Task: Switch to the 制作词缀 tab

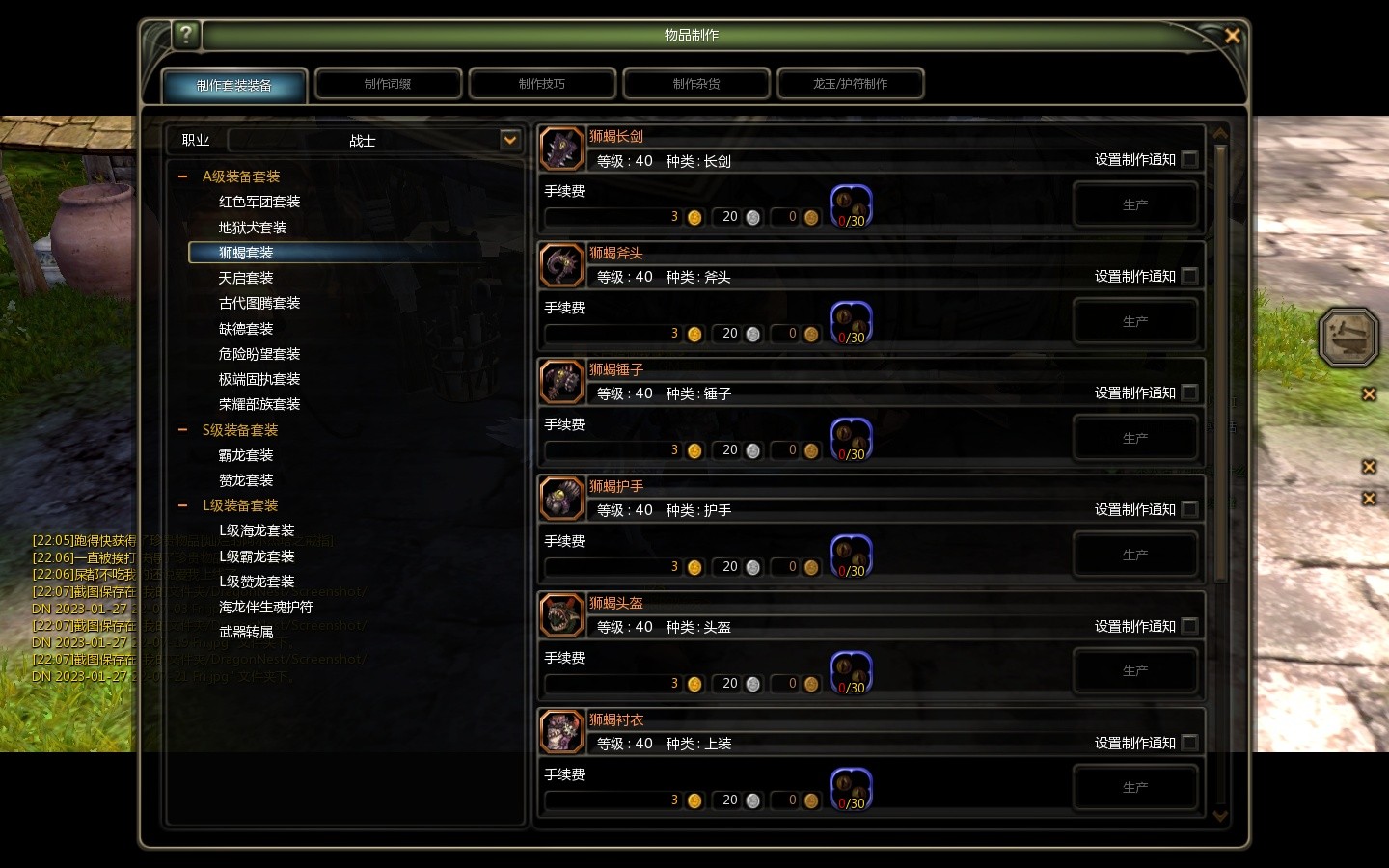Action: point(388,84)
